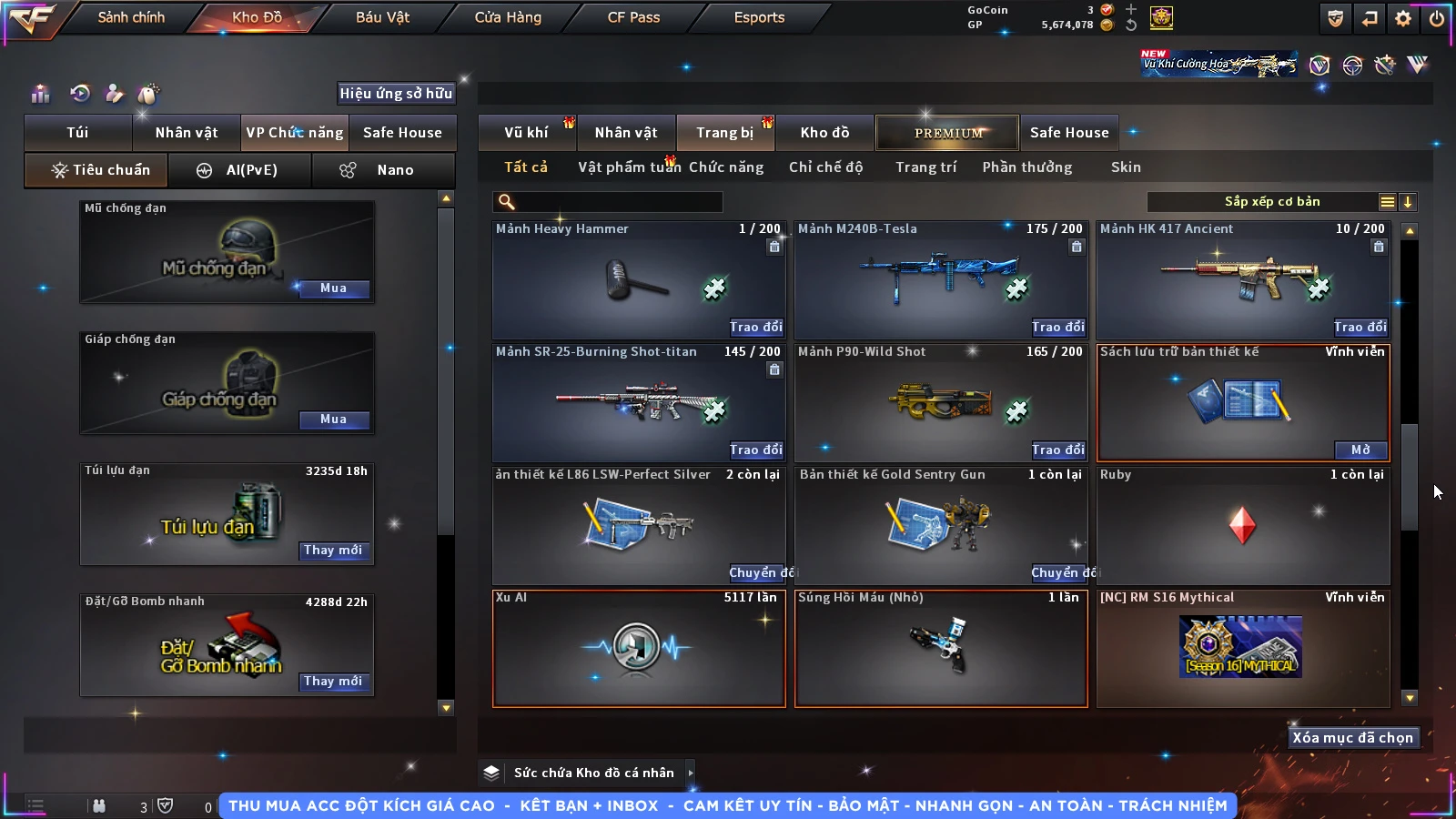The height and width of the screenshot is (819, 1456).
Task: Go to the CF Pass page
Action: pyautogui.click(x=633, y=17)
